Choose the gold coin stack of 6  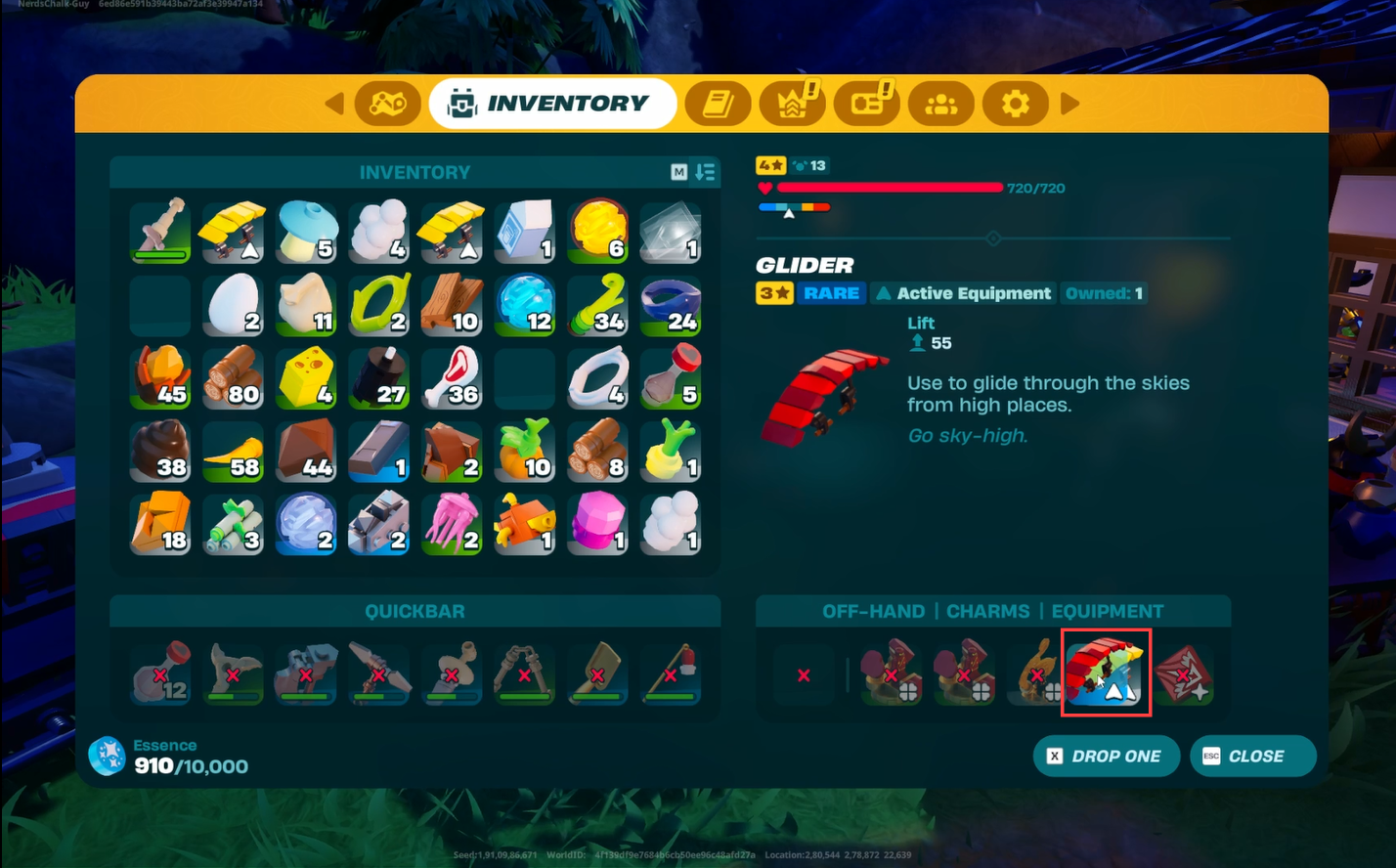(x=596, y=232)
